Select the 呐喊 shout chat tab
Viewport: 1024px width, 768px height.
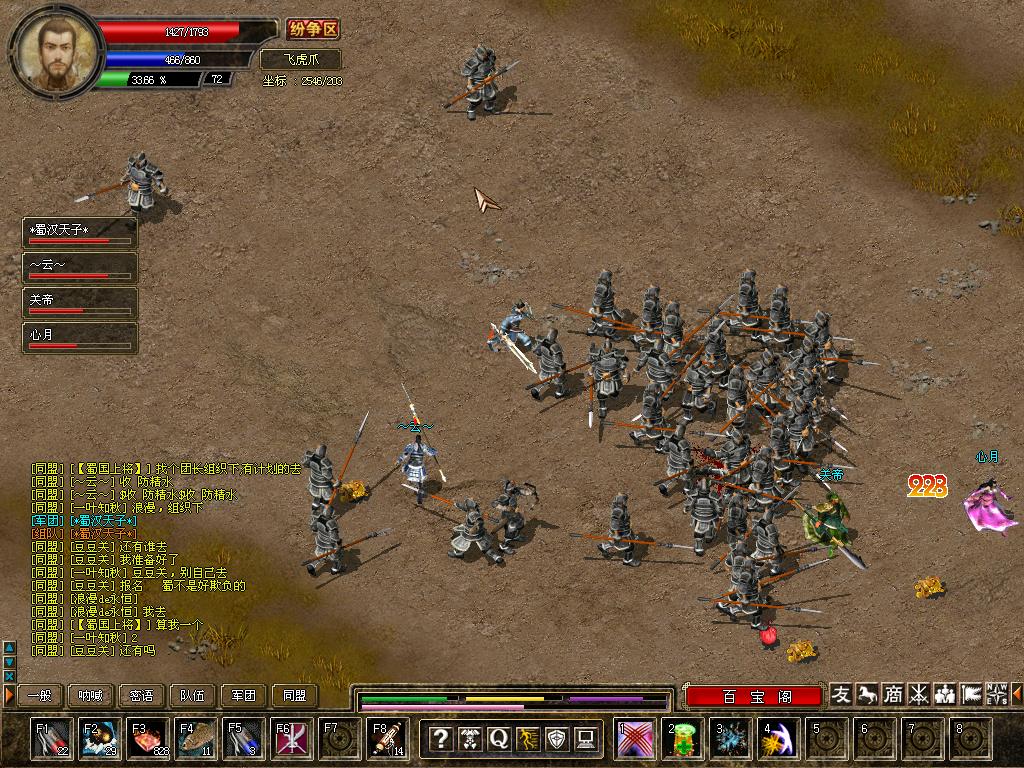91,696
